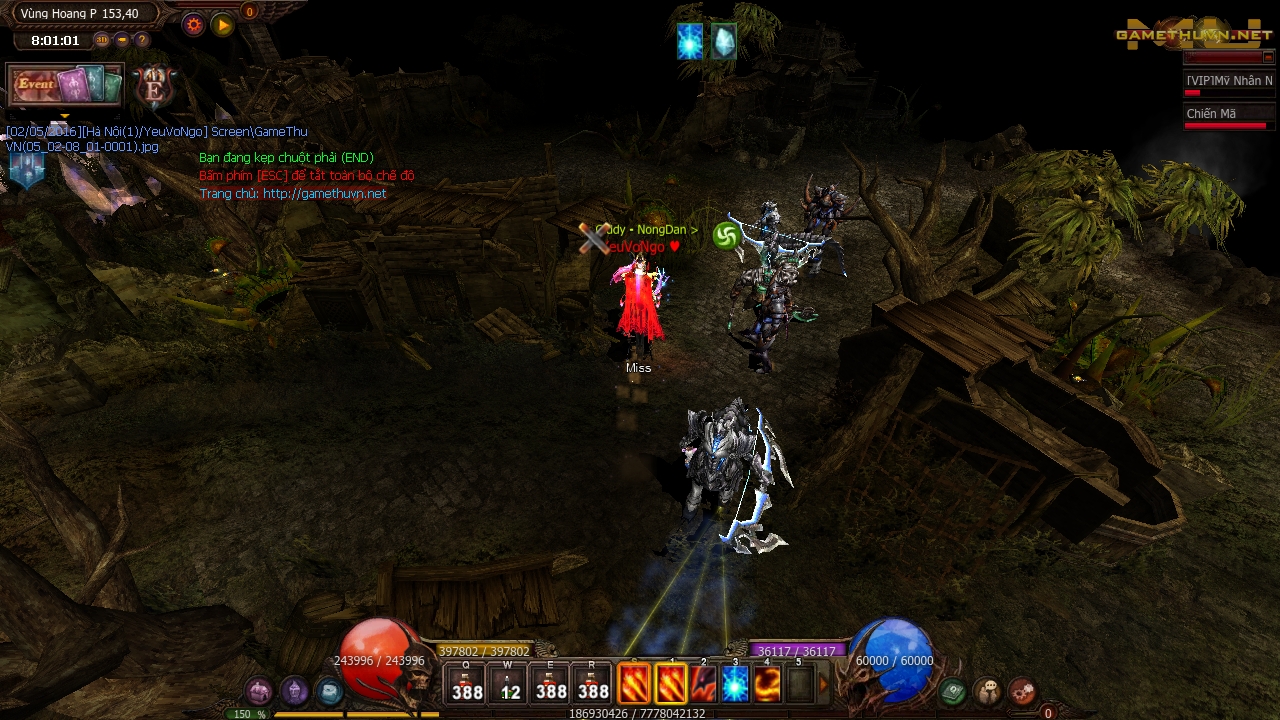Use the E potion slot showing 388

pos(551,684)
